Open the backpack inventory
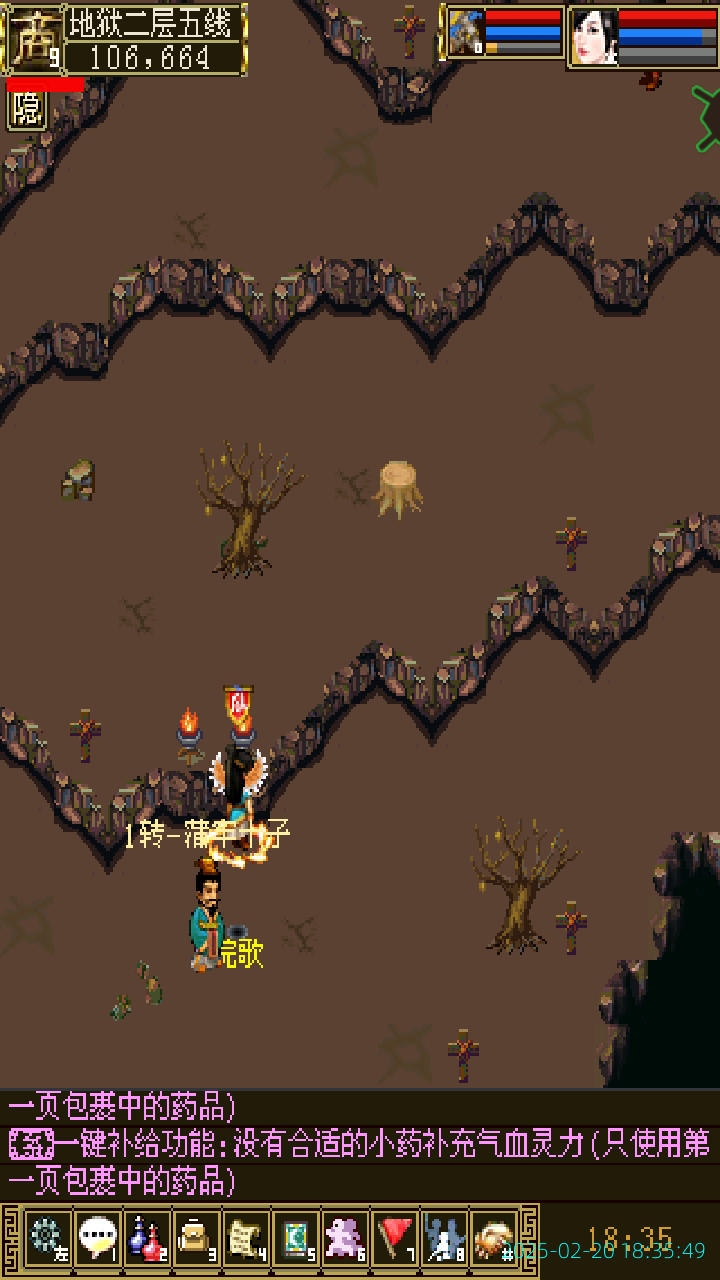Image resolution: width=720 pixels, height=1280 pixels. (196, 1238)
